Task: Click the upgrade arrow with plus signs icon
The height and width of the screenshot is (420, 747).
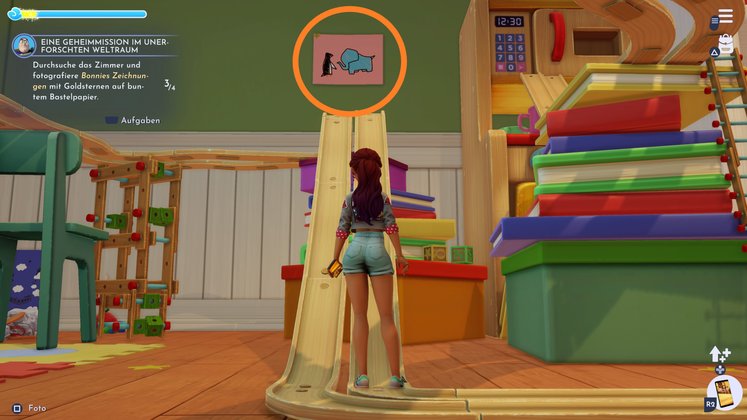Action: pos(721,354)
